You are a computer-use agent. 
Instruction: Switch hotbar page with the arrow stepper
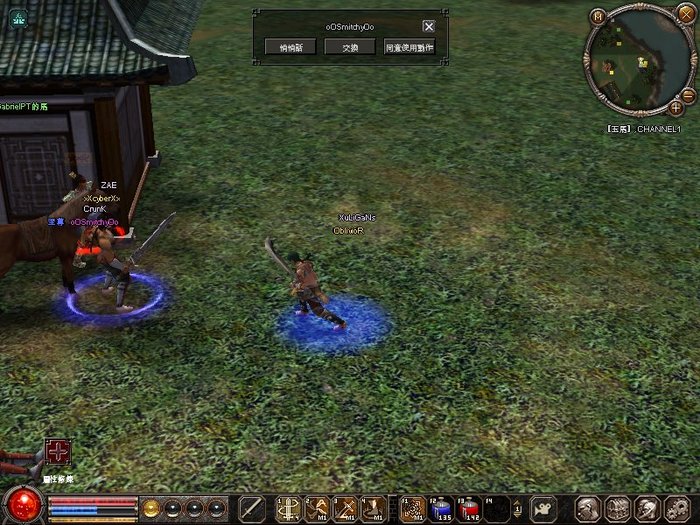pyautogui.click(x=517, y=508)
